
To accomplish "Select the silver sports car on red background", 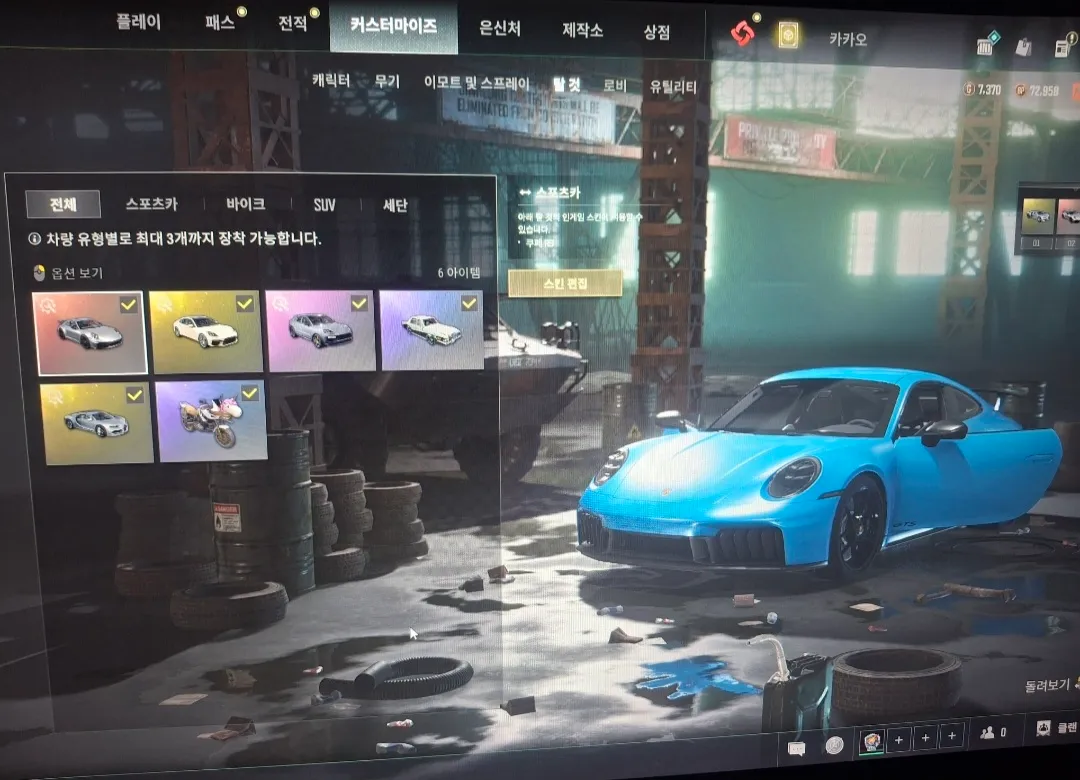I will (x=90, y=333).
